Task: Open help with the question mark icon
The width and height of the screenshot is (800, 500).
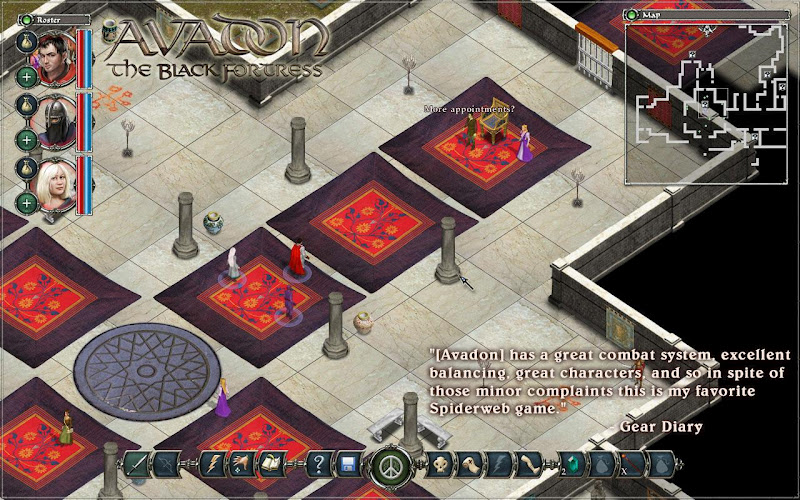Action: point(320,464)
